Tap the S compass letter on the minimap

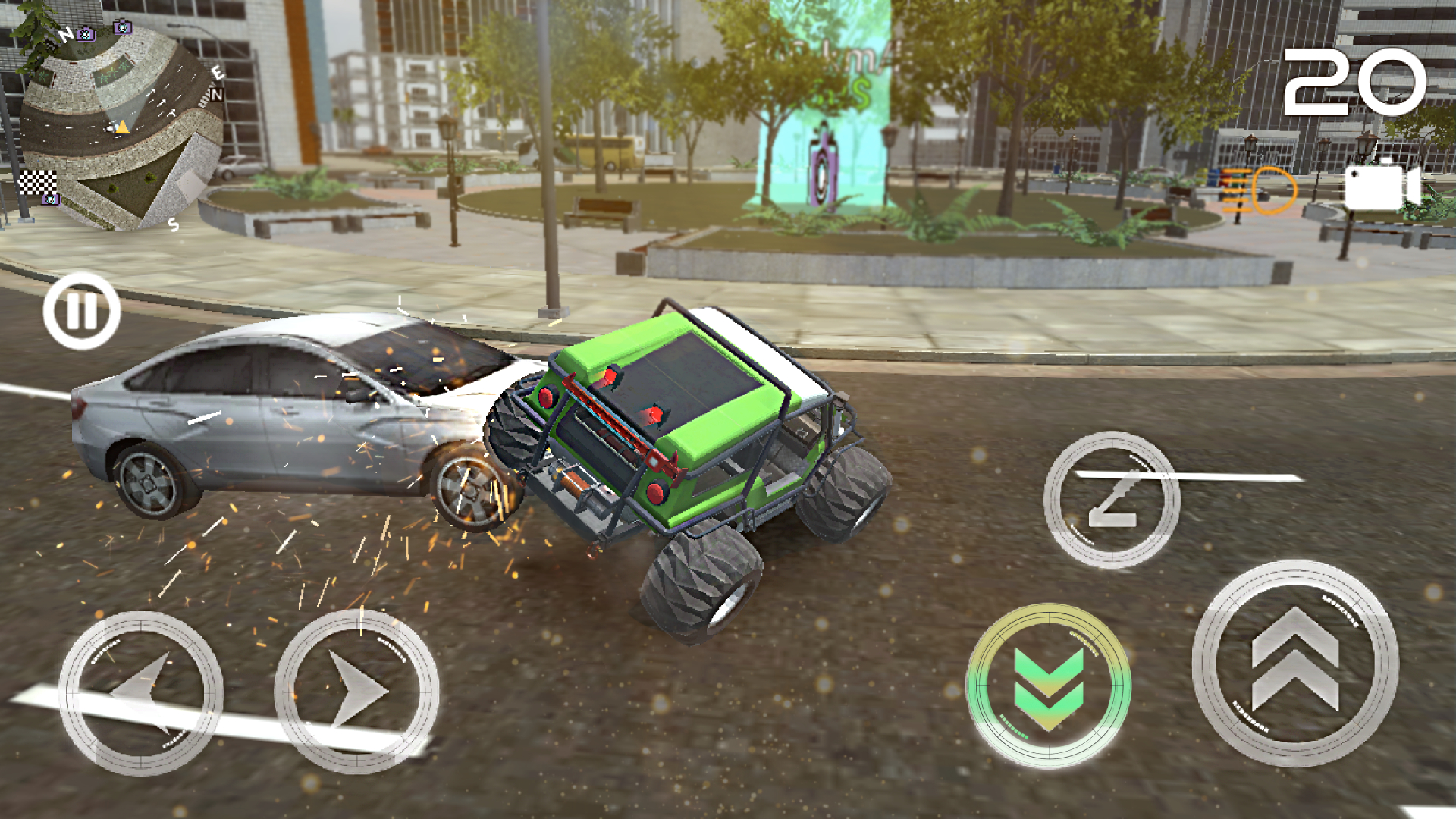coord(173,225)
